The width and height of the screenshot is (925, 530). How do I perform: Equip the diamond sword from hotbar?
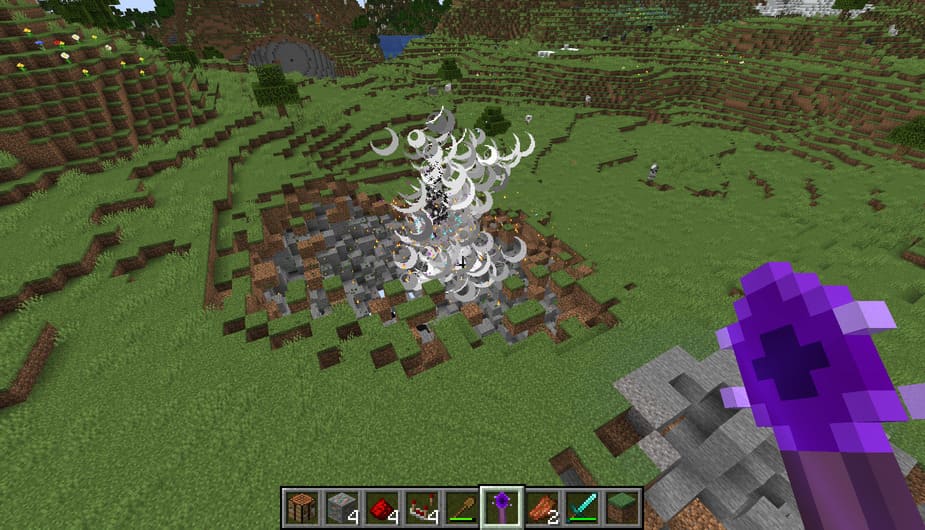click(581, 508)
